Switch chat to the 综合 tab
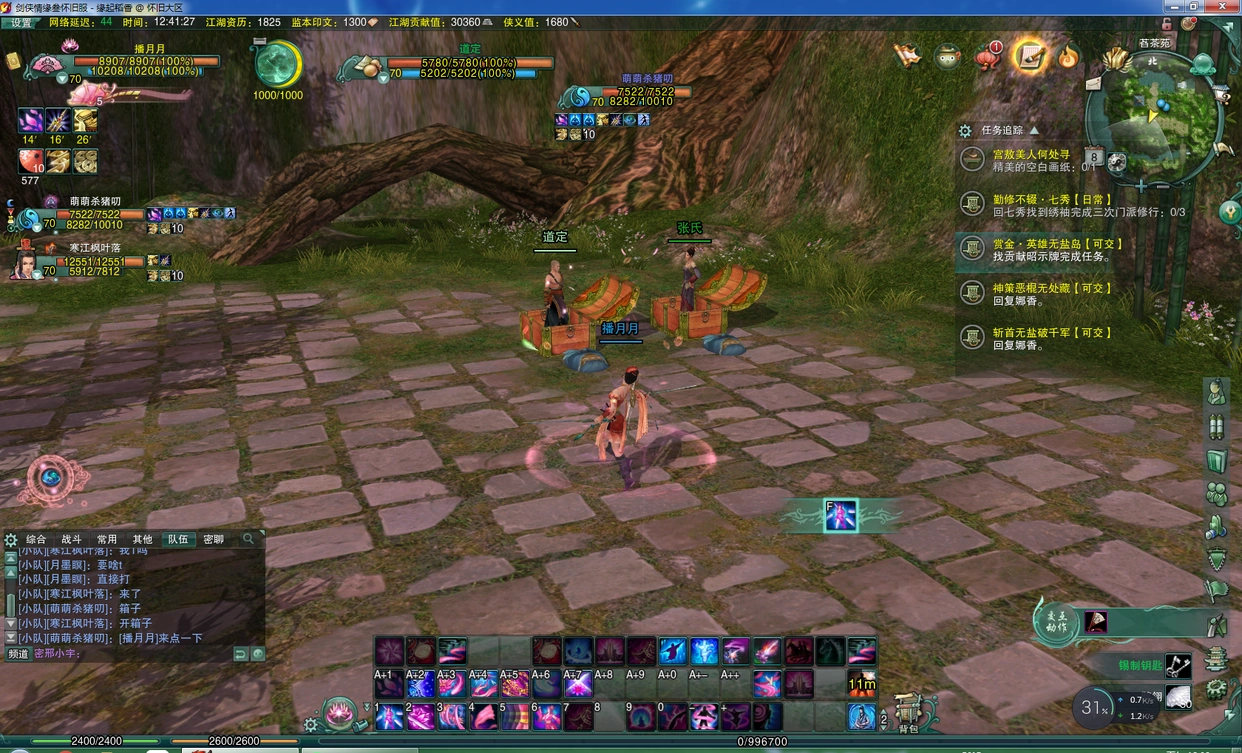Screen dimensions: 1242x753 click(x=36, y=539)
